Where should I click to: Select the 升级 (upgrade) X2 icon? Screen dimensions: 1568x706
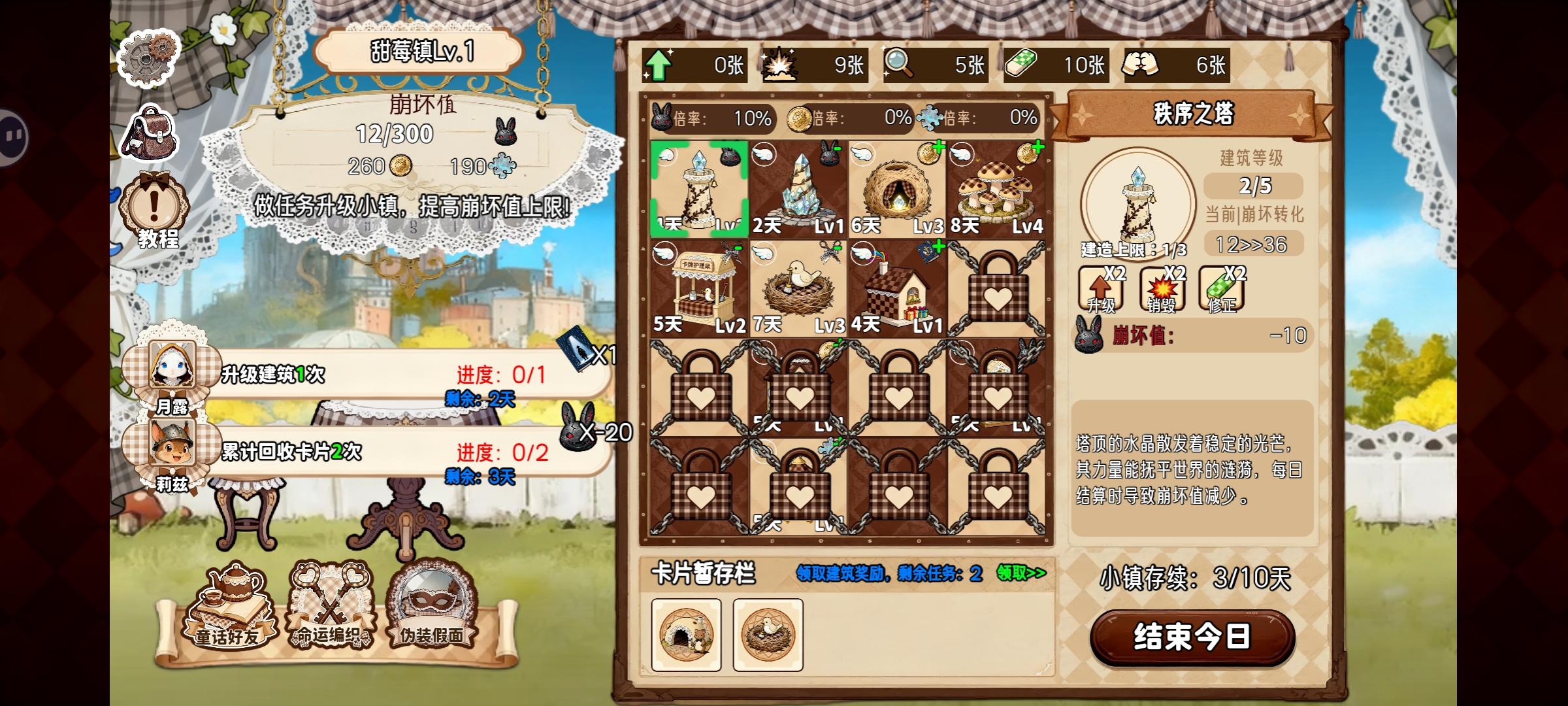pos(1100,289)
